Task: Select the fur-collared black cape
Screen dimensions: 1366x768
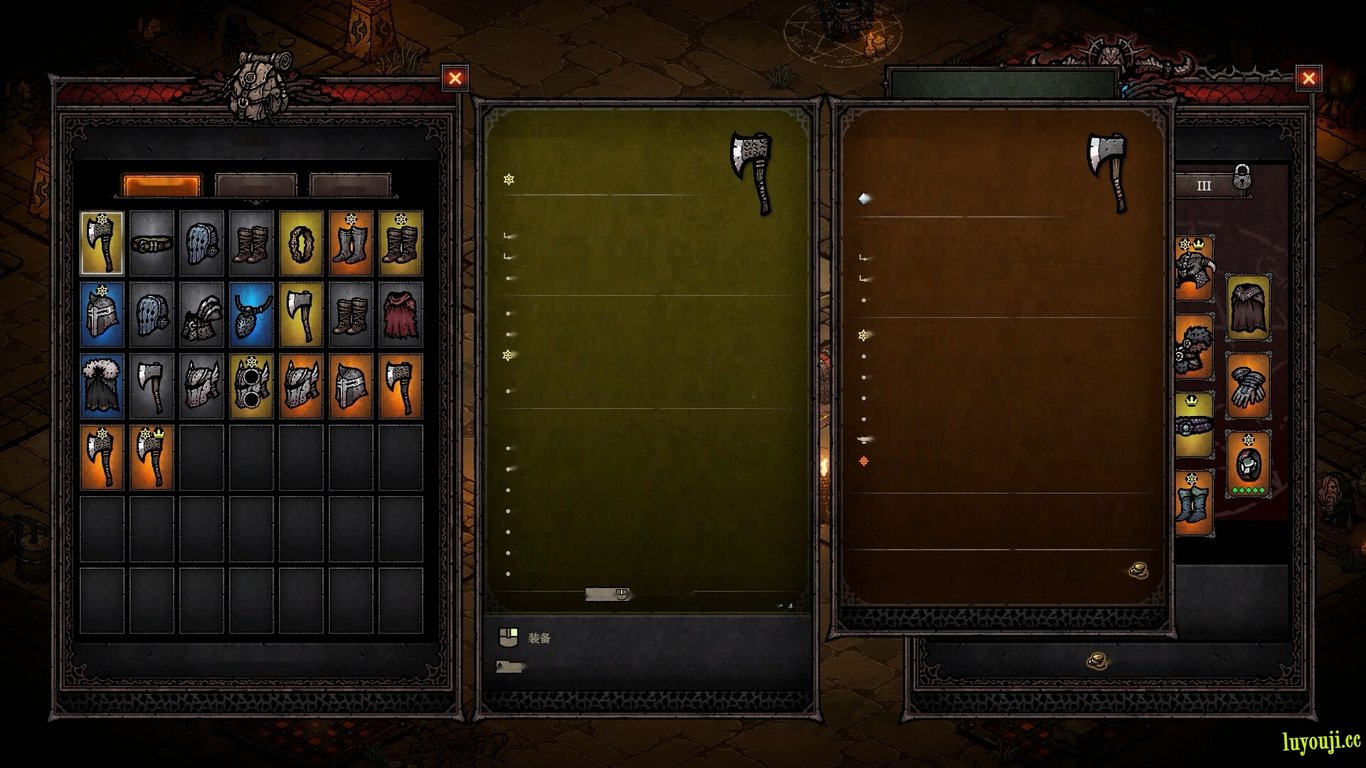Action: [x=102, y=386]
